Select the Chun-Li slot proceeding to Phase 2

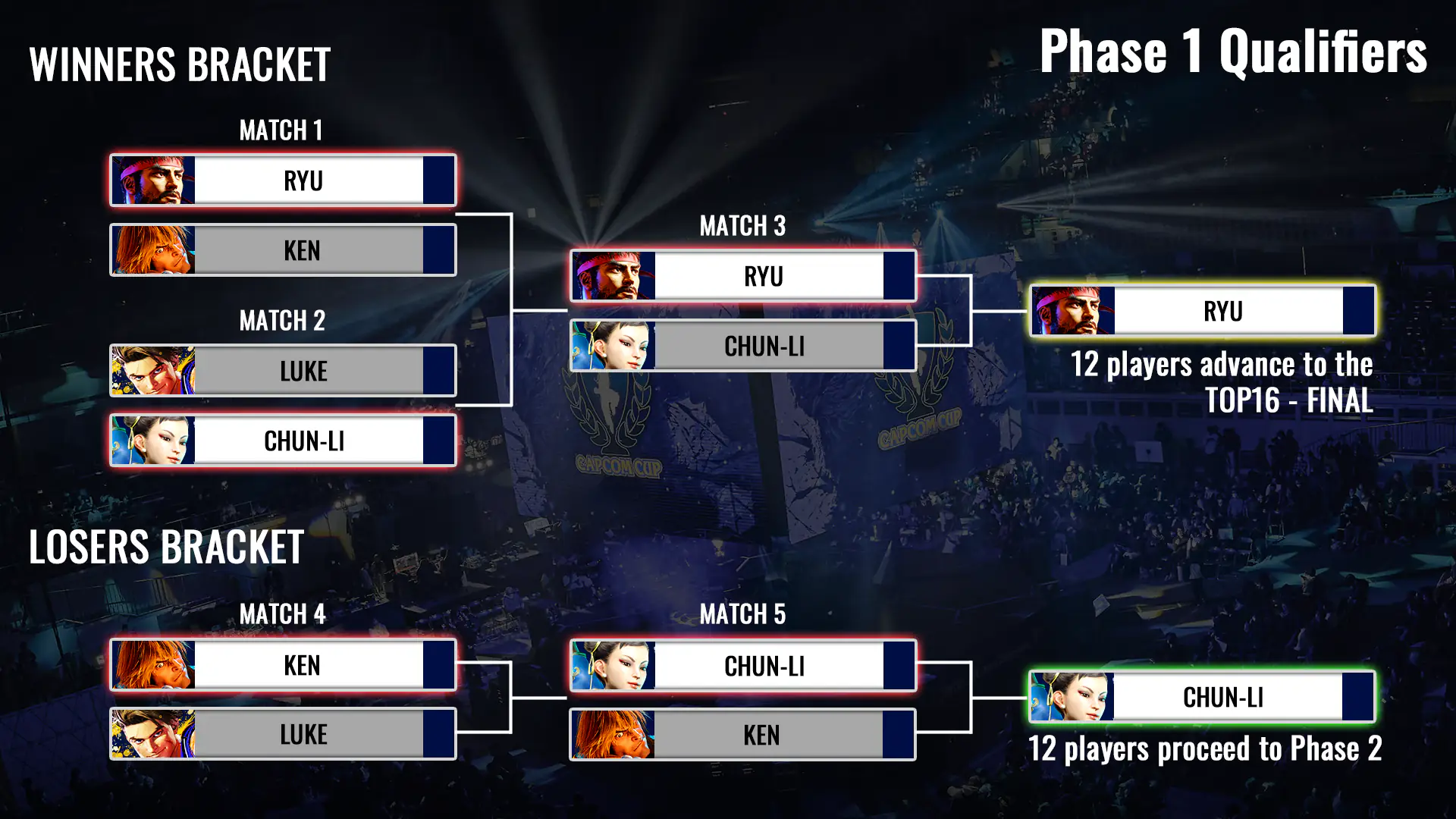click(x=1202, y=697)
